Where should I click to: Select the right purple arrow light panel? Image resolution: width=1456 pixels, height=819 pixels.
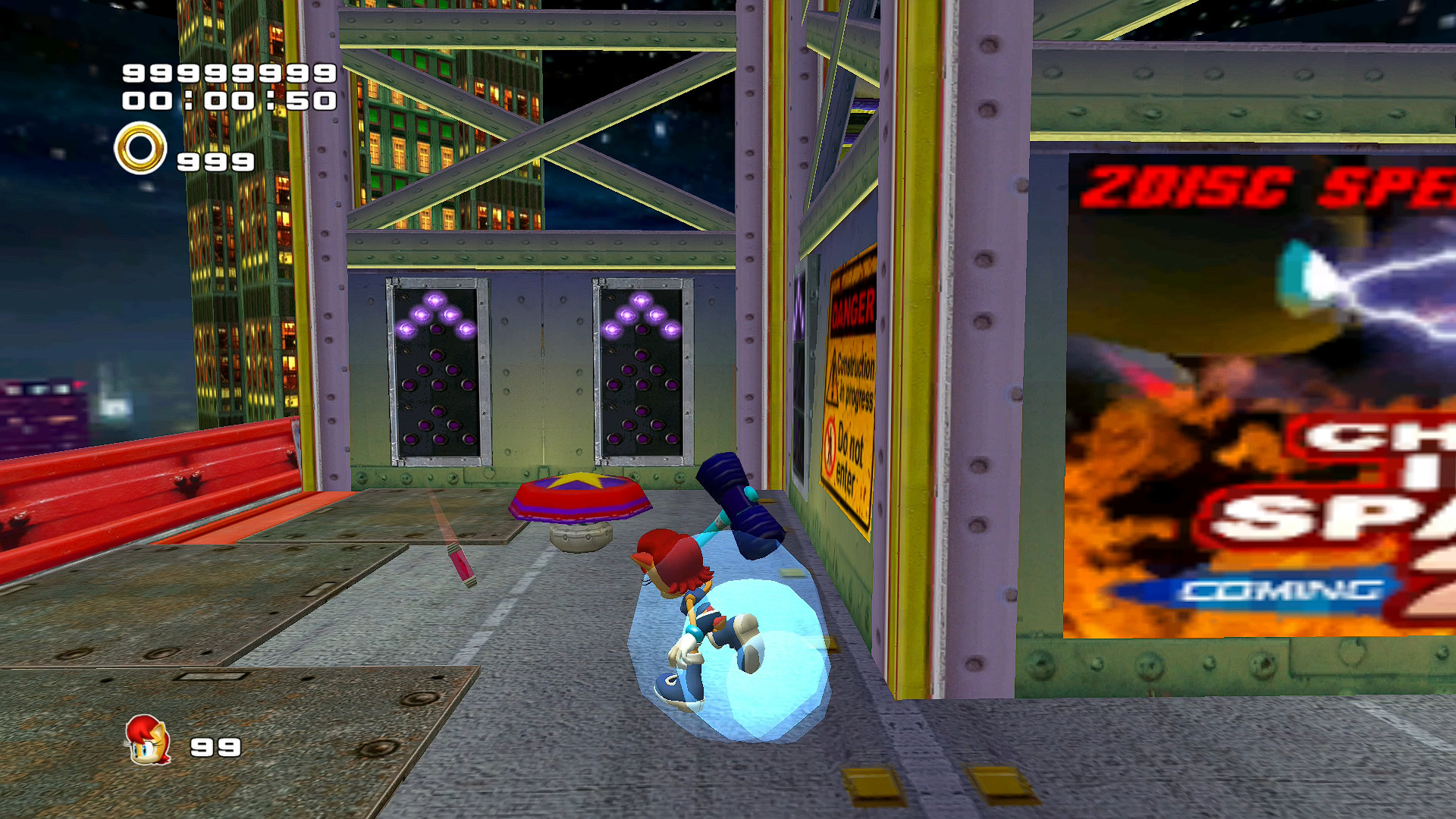click(641, 372)
